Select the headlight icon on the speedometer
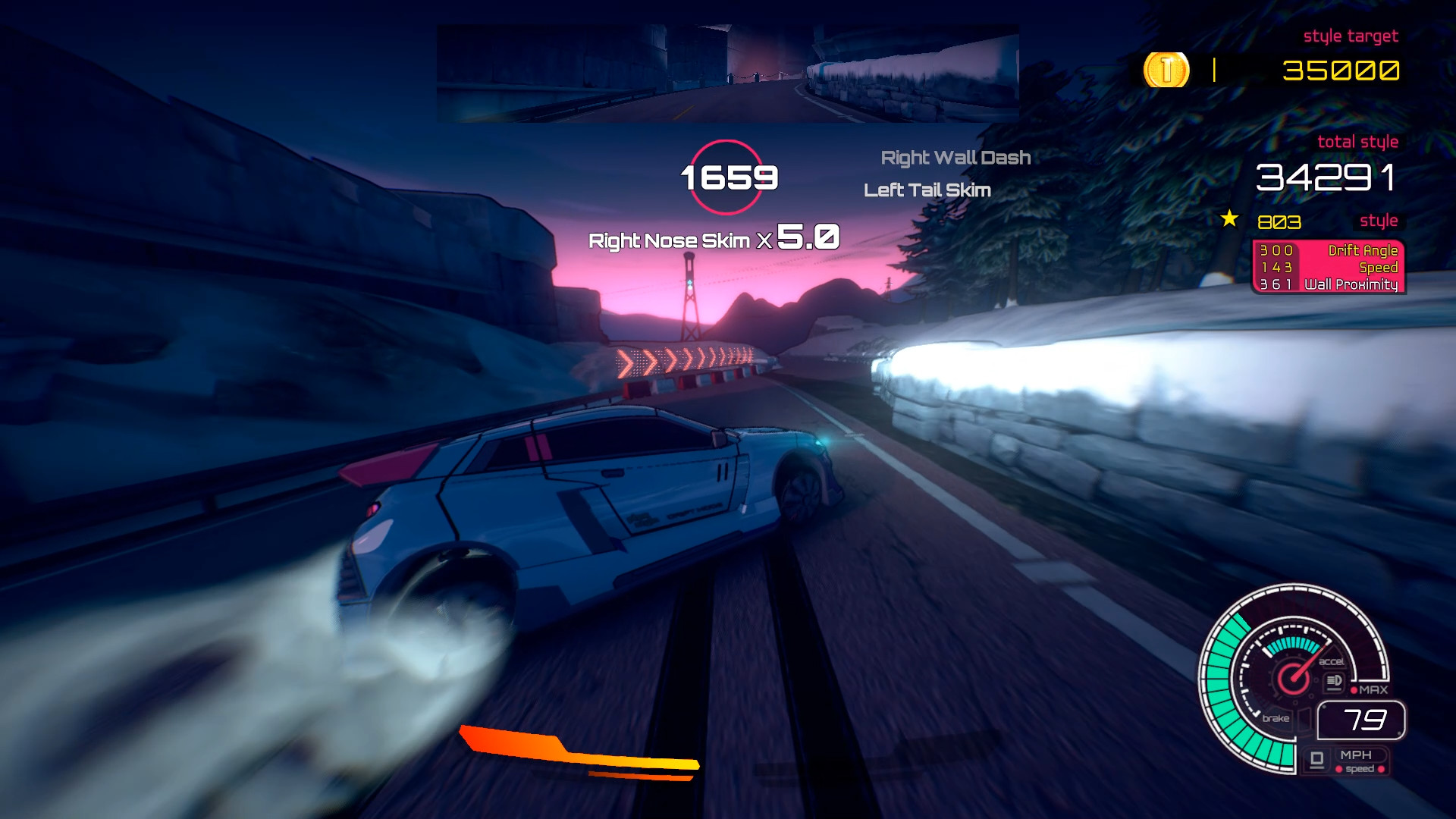This screenshot has width=1456, height=819. tap(1334, 681)
